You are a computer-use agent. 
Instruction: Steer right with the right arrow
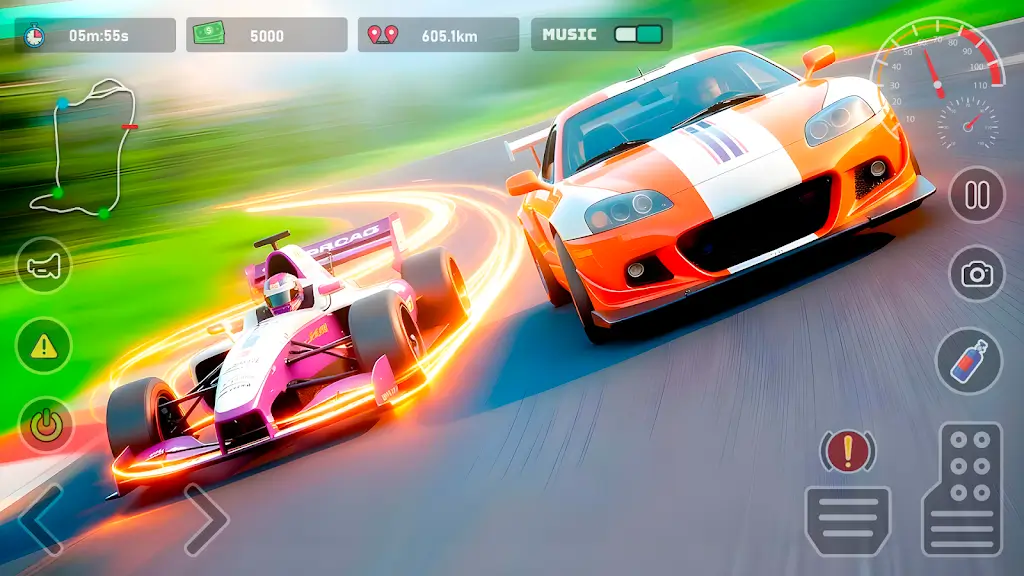205,519
